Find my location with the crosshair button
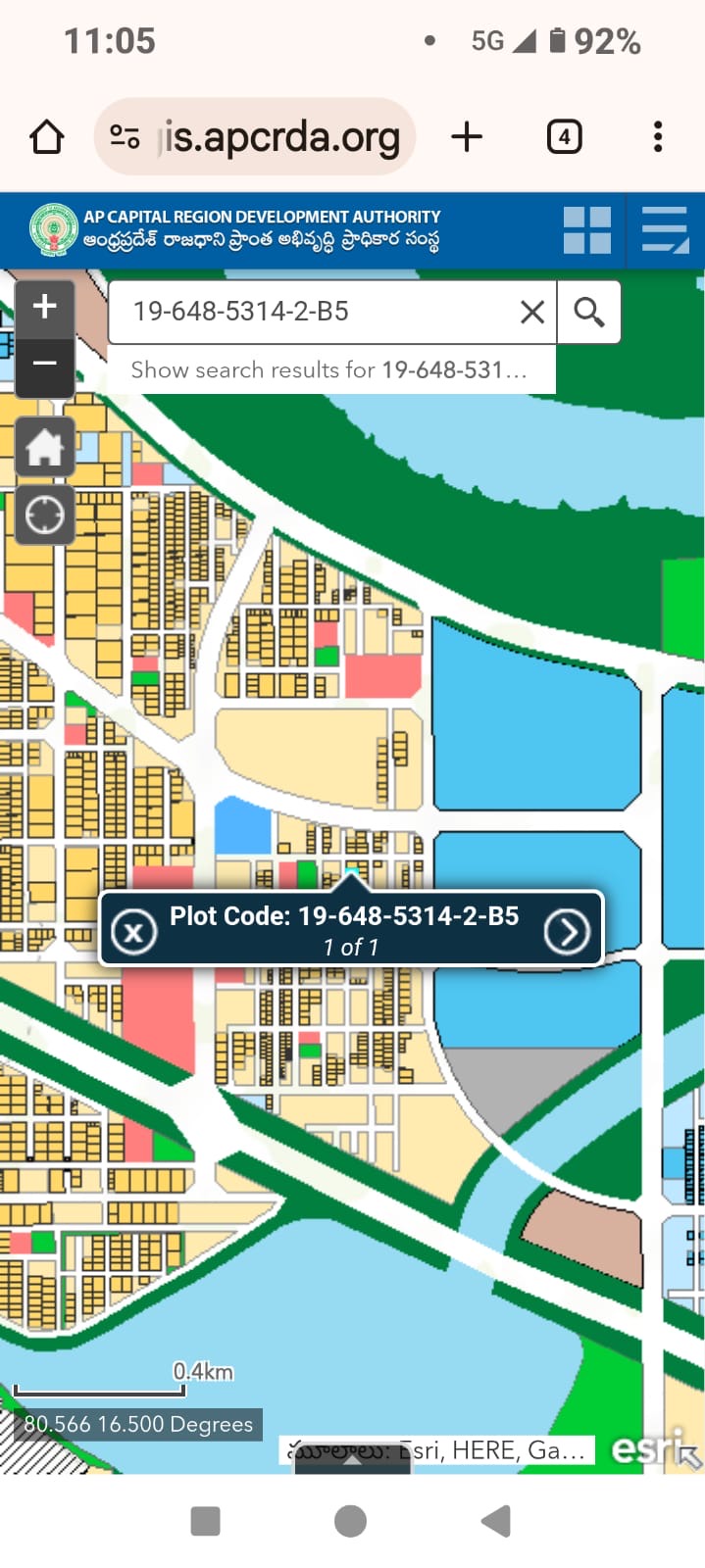The image size is (705, 1568). [45, 514]
